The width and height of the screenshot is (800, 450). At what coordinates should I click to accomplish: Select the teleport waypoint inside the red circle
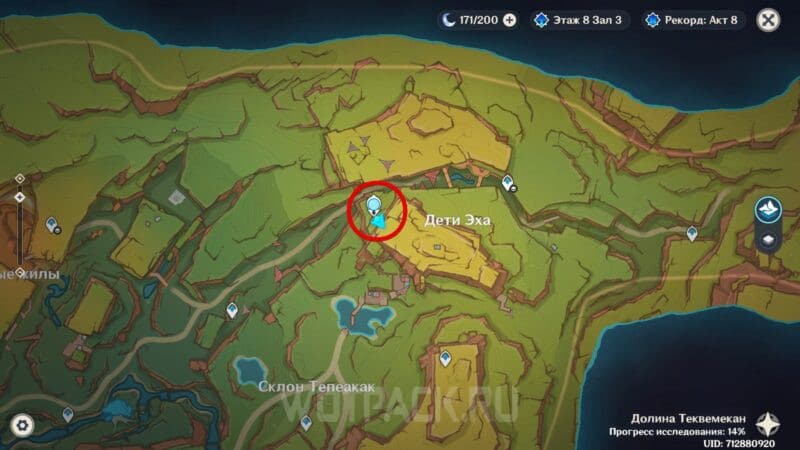374,207
